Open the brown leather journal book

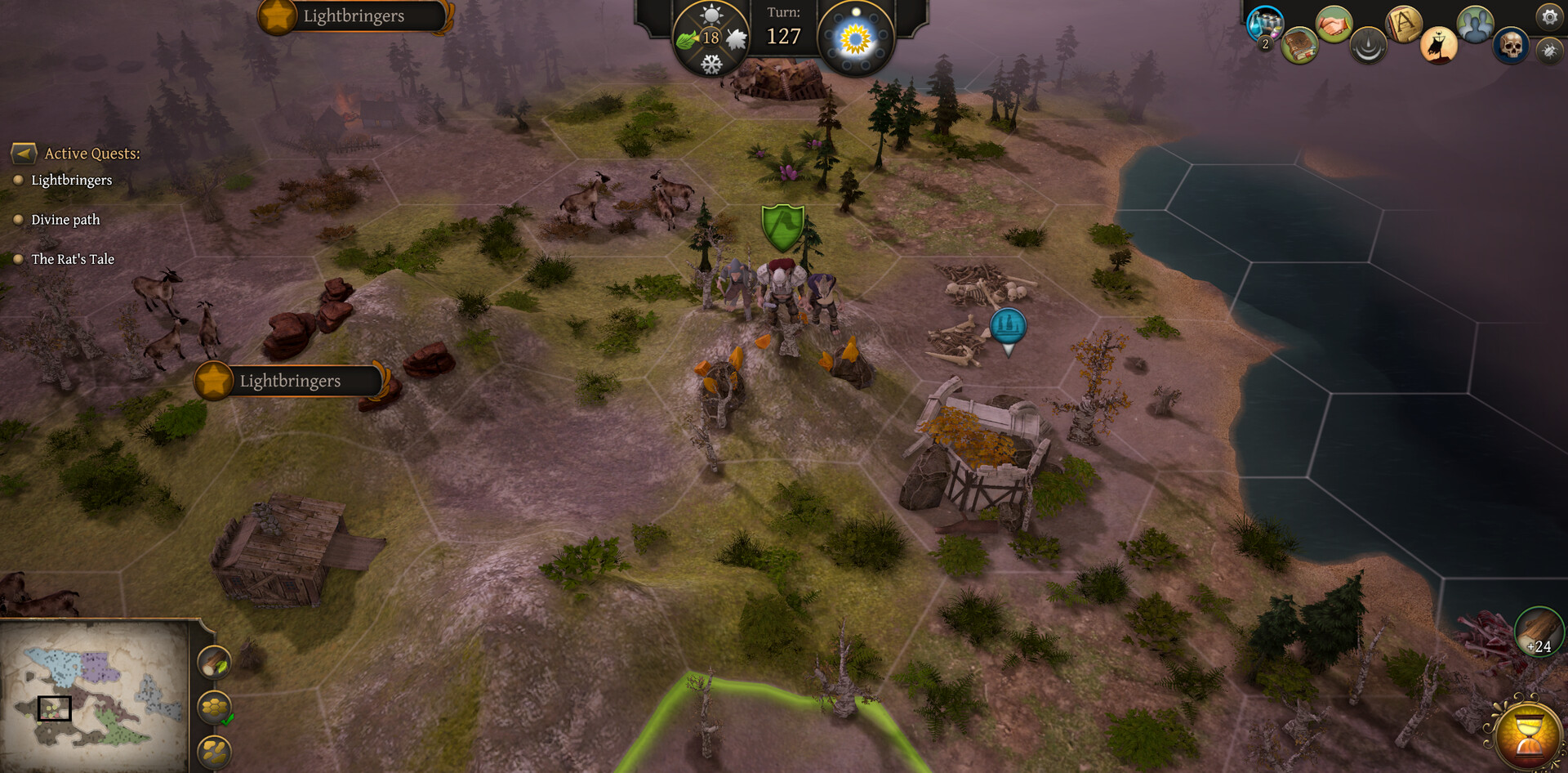1298,46
